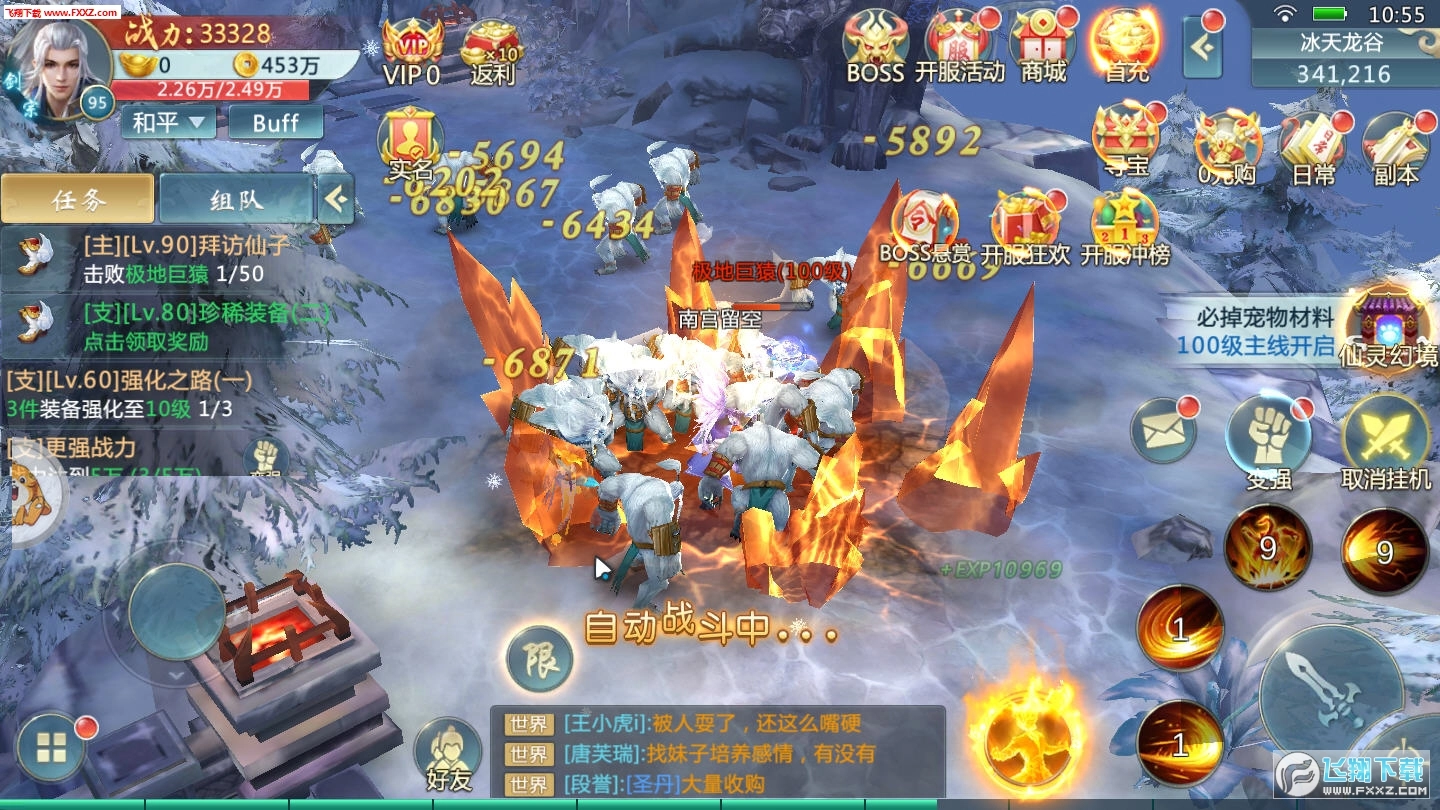Click the Buff button

coord(274,123)
